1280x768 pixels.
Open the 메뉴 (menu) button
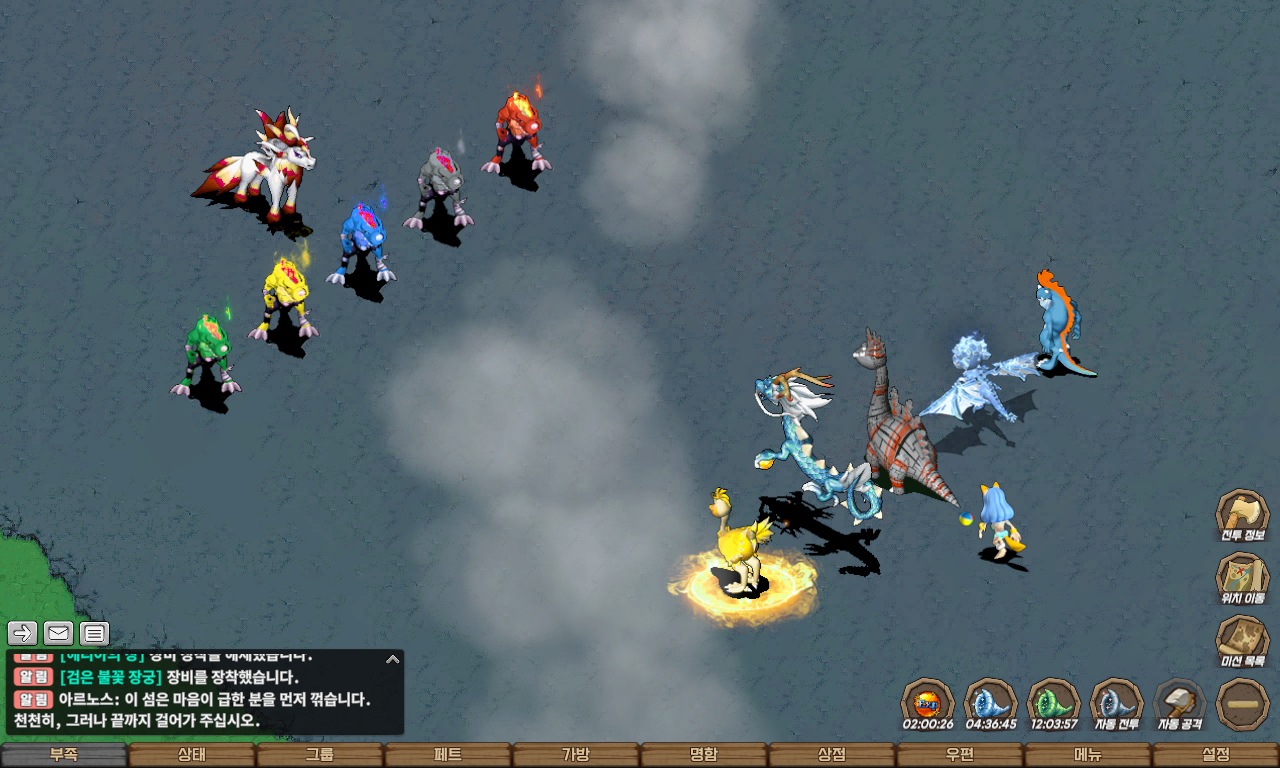point(1088,755)
